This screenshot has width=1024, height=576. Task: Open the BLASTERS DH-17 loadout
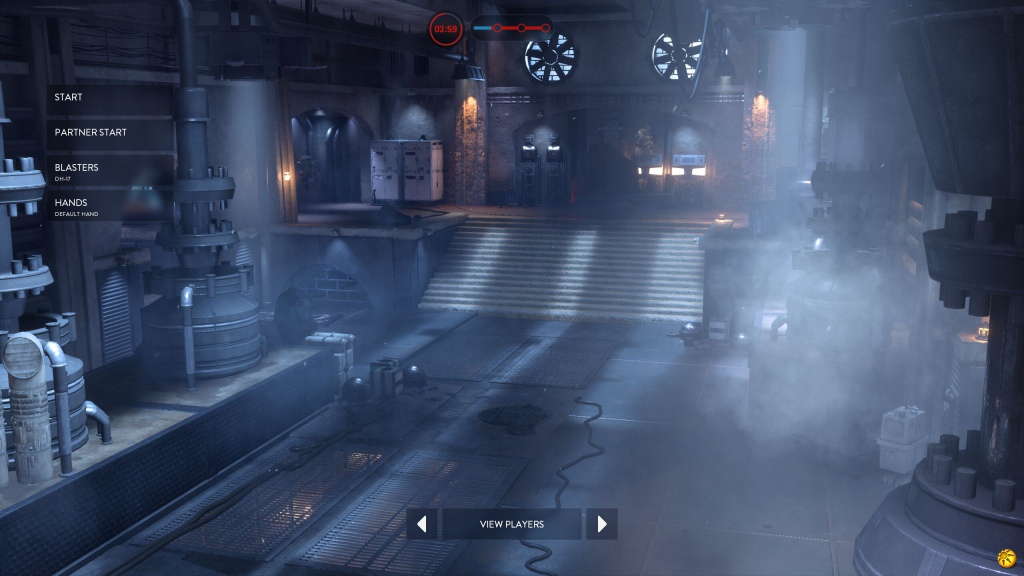coord(110,171)
